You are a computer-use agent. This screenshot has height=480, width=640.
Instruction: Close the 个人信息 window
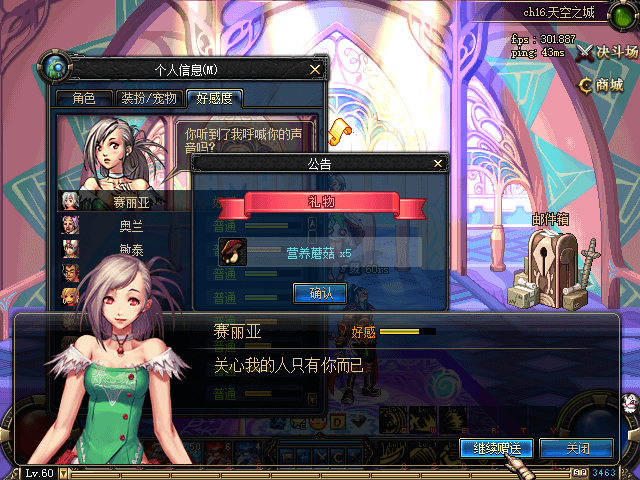coord(315,70)
